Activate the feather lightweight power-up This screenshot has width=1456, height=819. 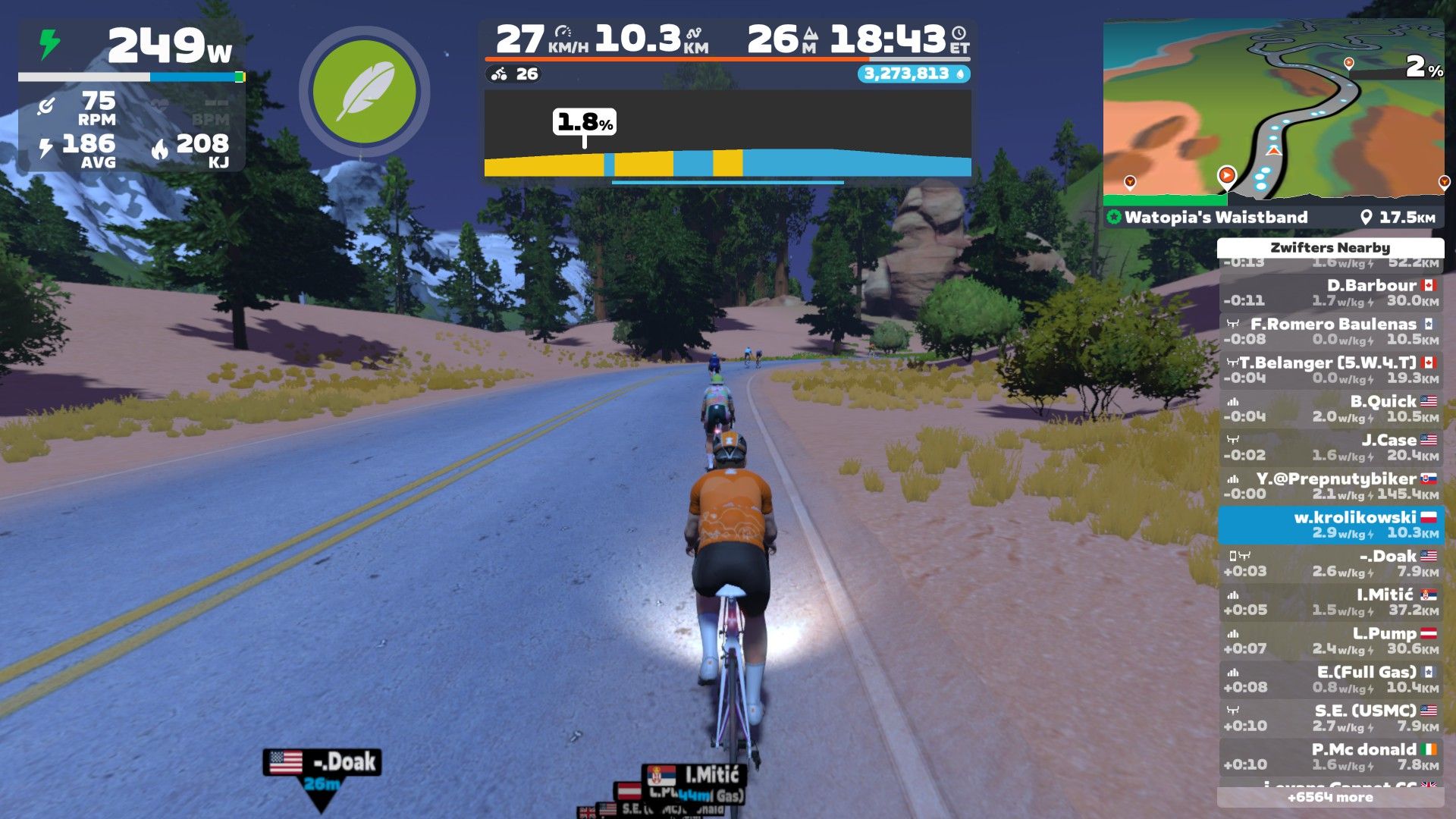point(364,93)
